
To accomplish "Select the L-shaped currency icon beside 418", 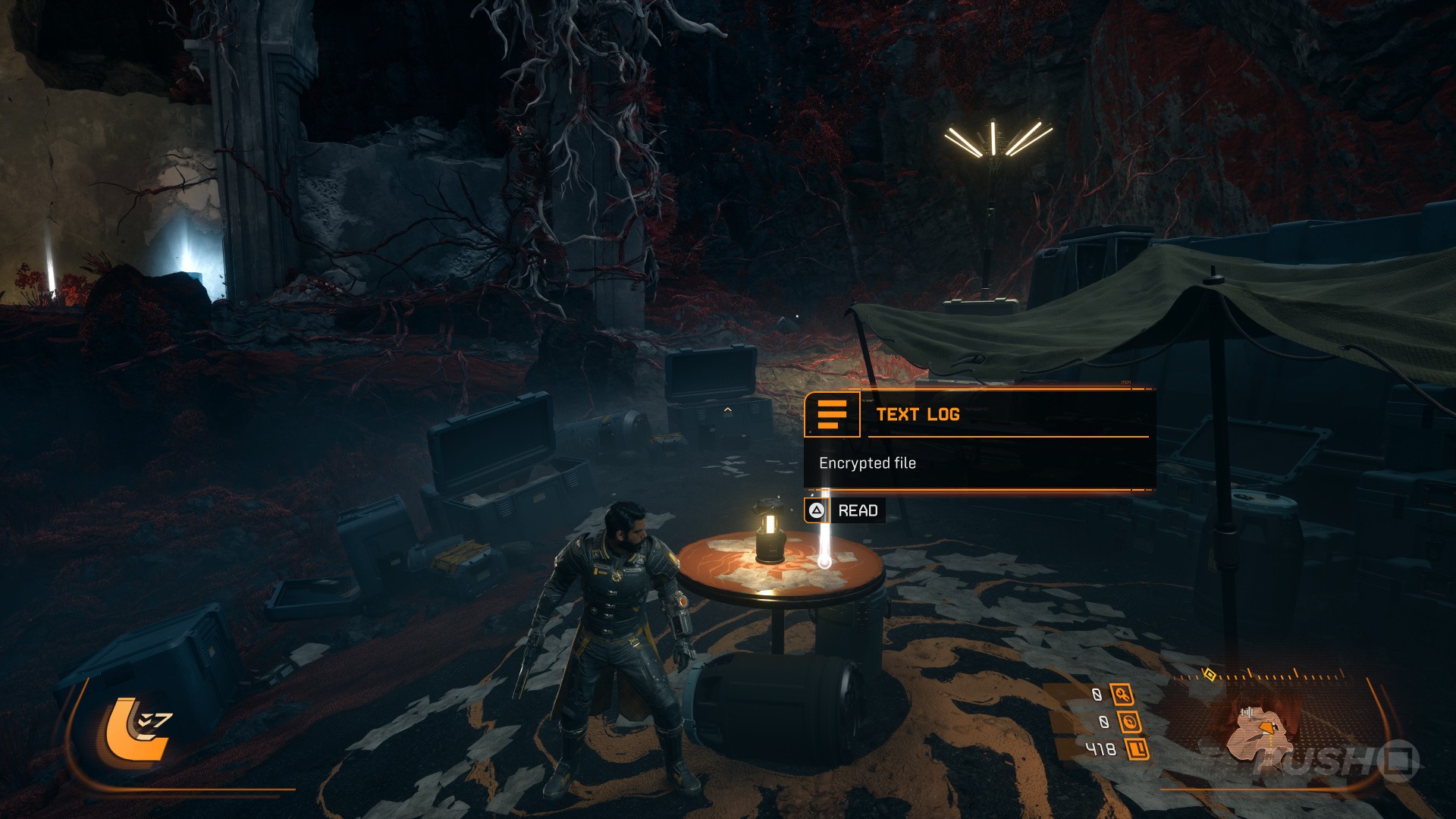I will click(x=1137, y=749).
